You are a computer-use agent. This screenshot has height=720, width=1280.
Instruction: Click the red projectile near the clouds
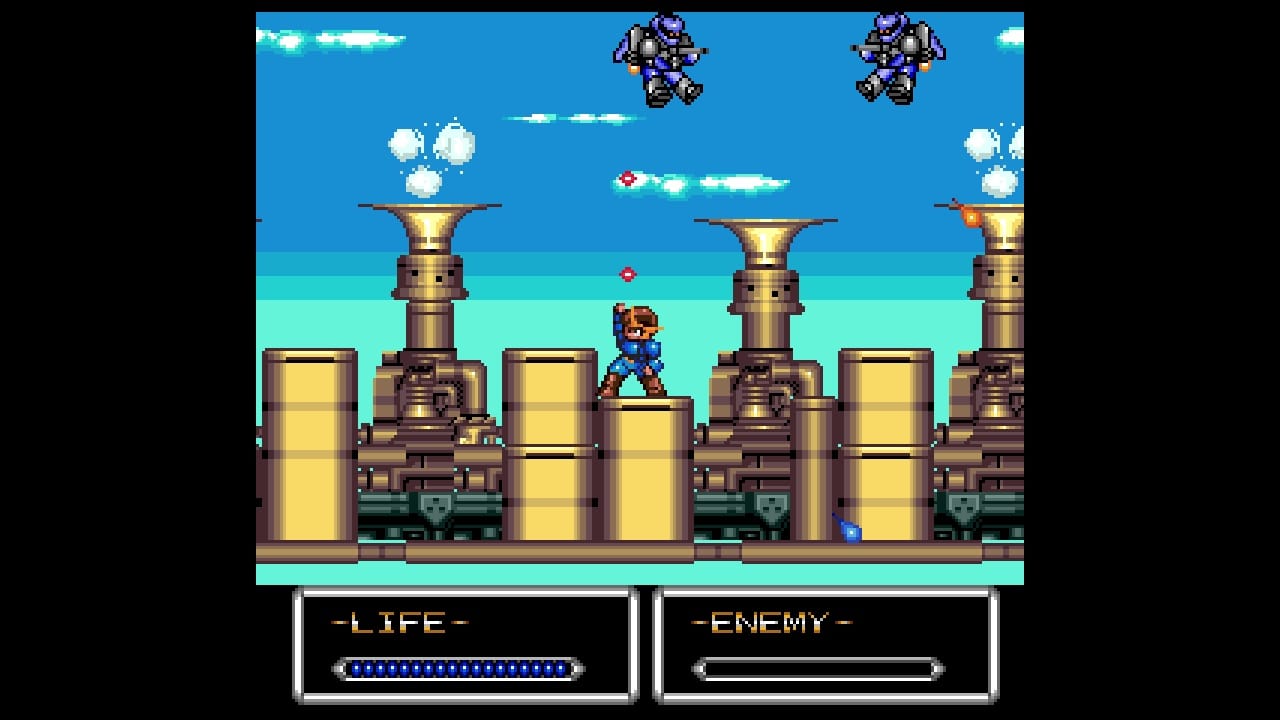pyautogui.click(x=628, y=178)
